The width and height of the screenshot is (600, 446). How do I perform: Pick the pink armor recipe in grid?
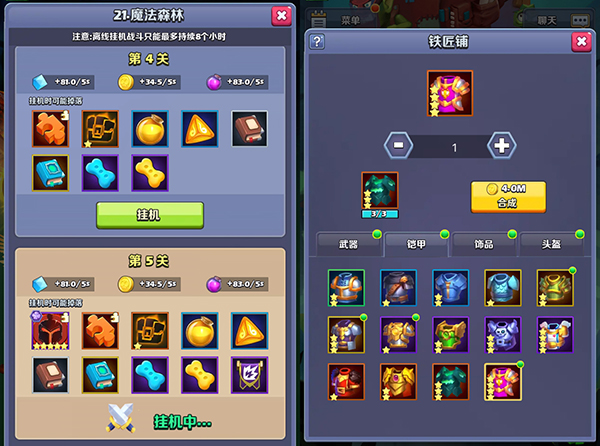click(502, 381)
